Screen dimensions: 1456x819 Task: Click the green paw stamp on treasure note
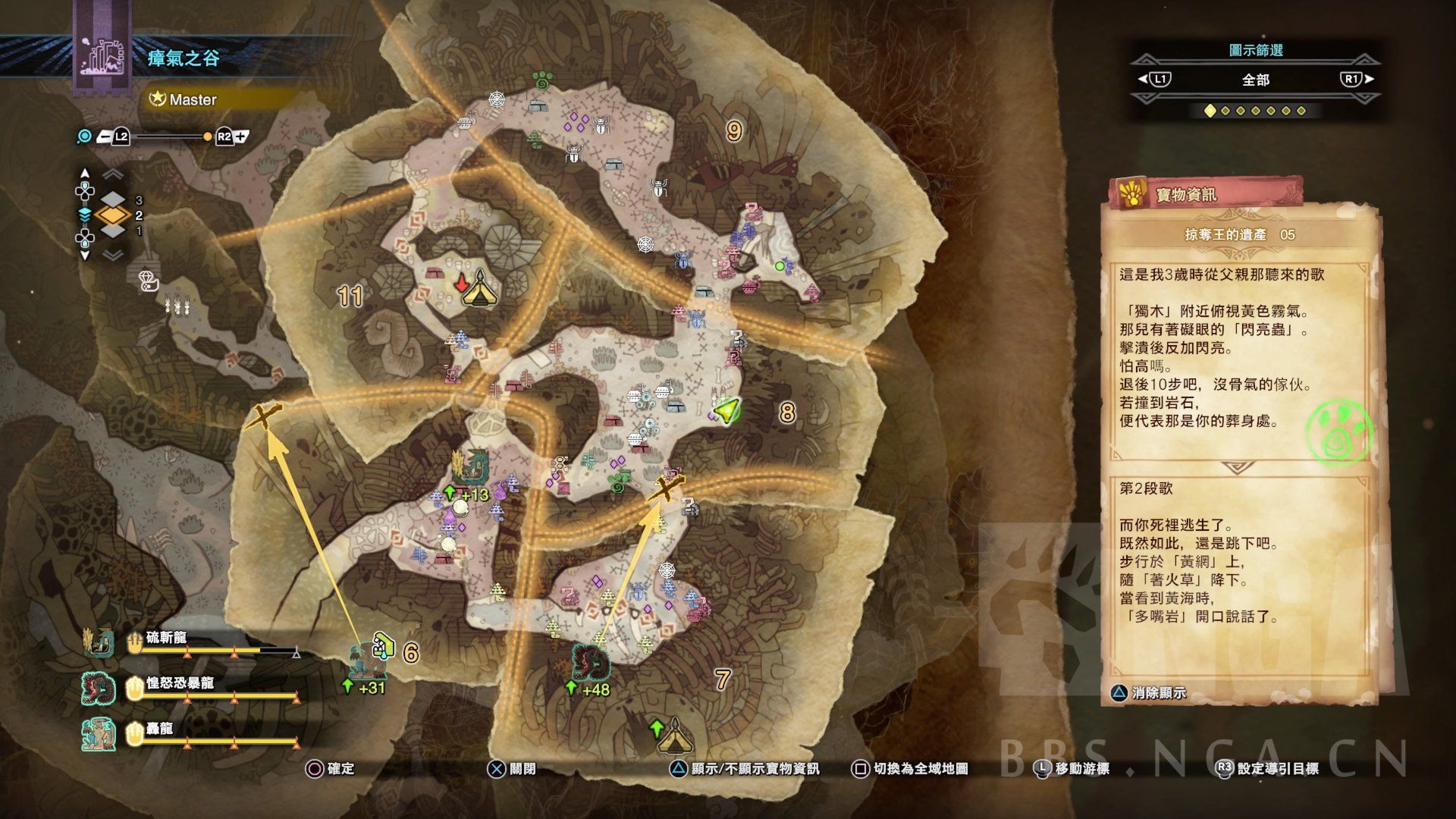1340,434
